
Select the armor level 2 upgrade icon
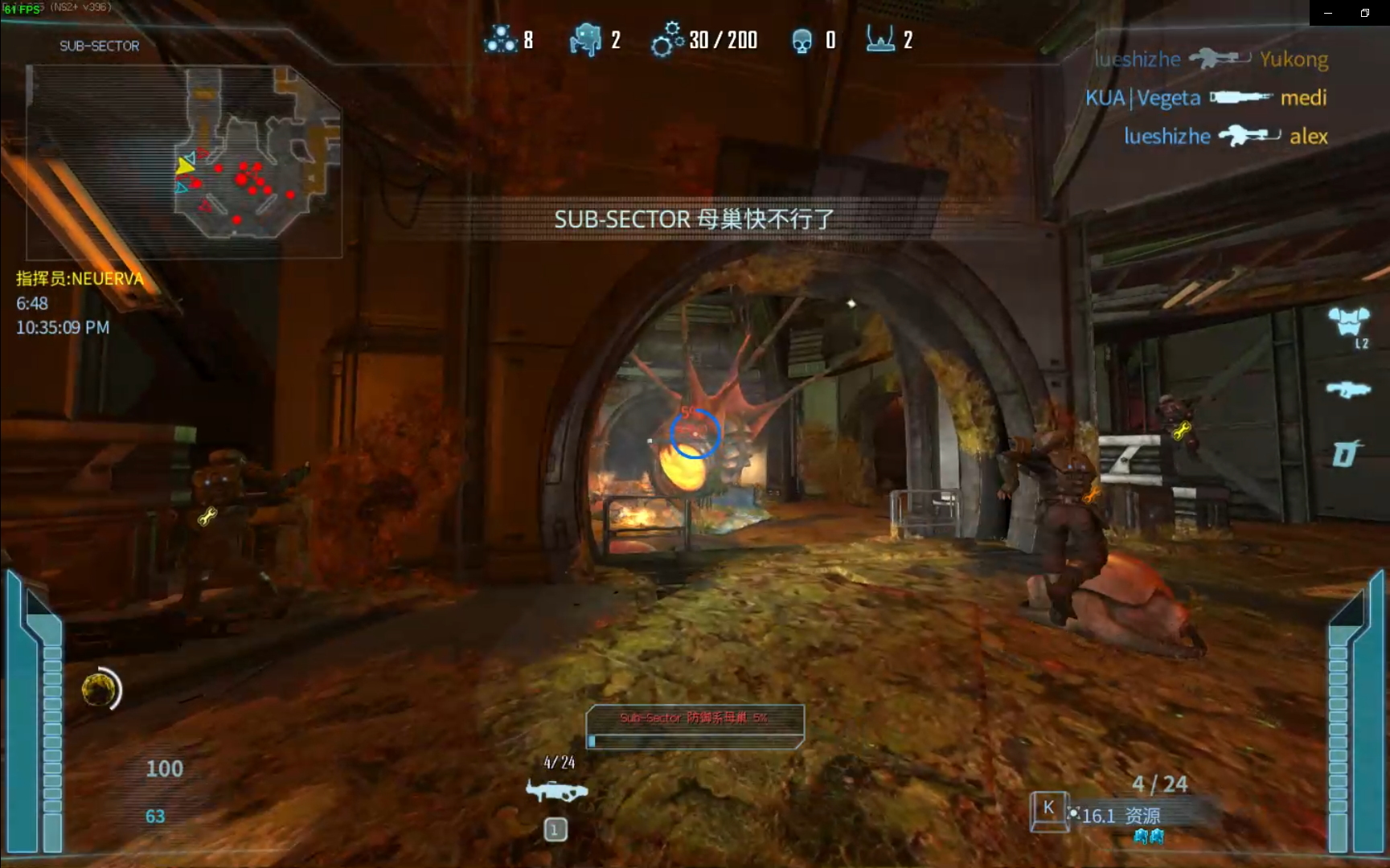[1348, 323]
